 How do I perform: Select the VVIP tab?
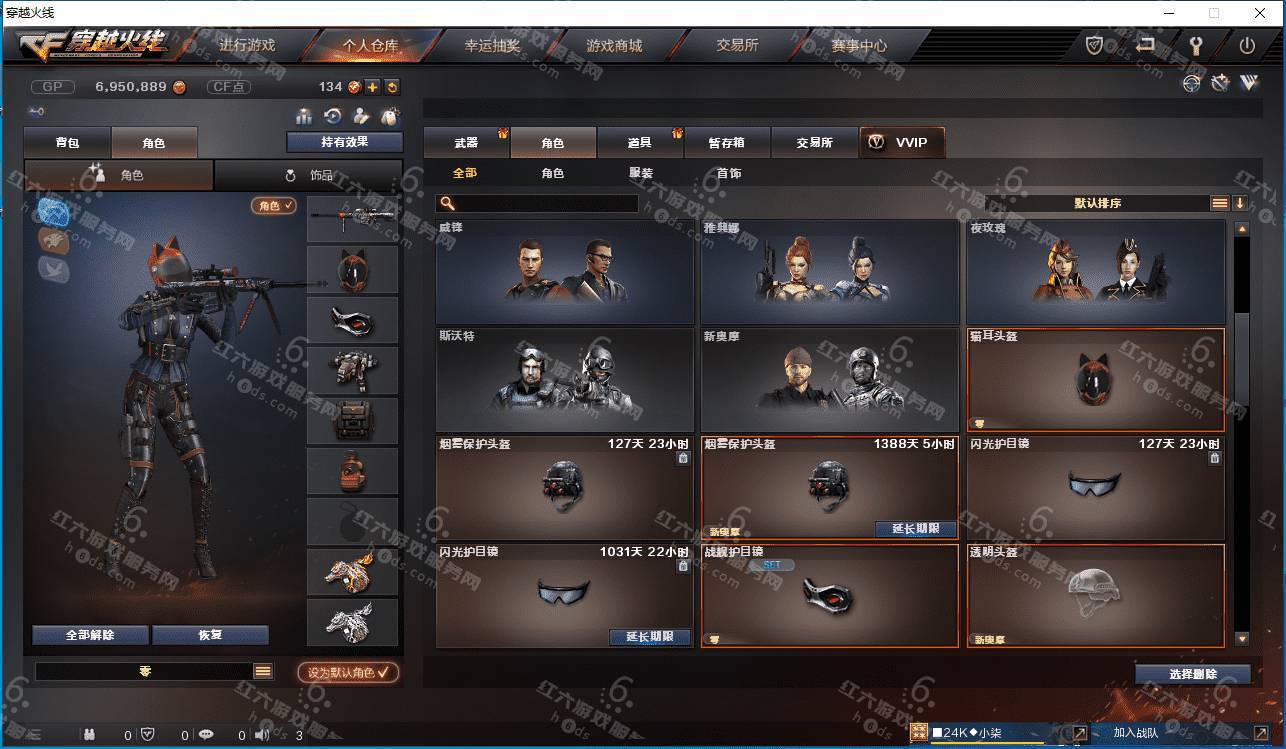point(901,143)
